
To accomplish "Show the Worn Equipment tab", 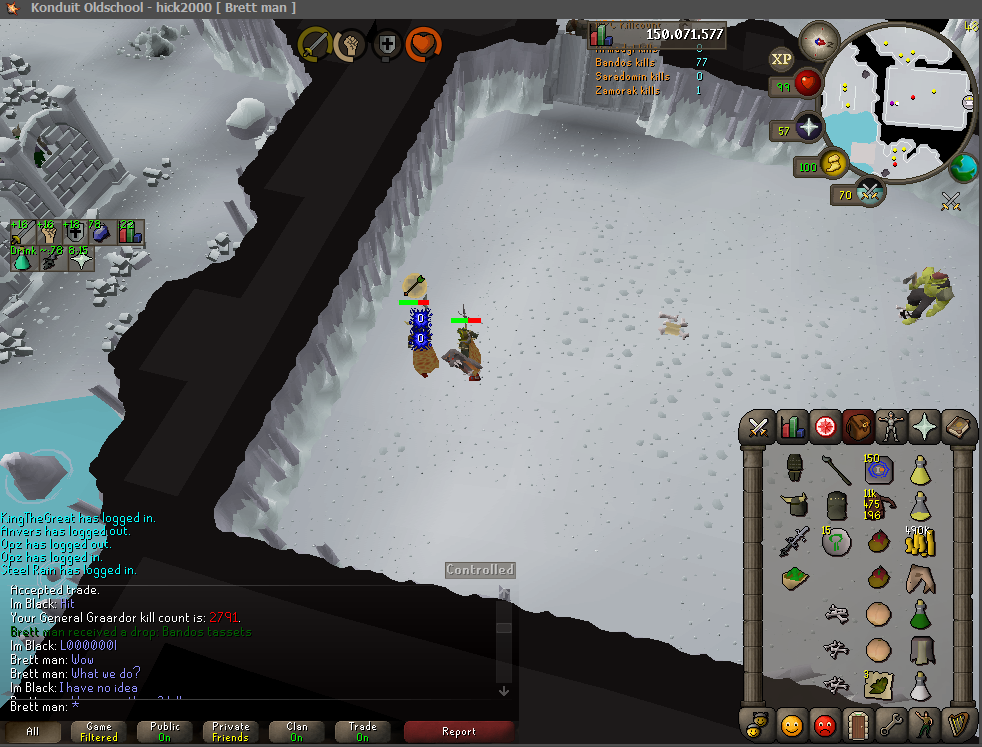I will coord(891,428).
